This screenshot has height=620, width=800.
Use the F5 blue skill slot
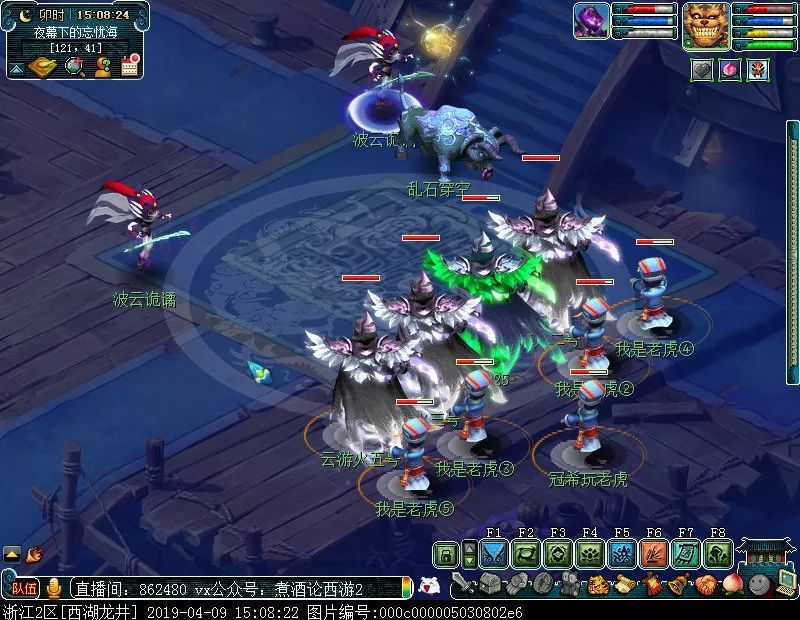(622, 554)
